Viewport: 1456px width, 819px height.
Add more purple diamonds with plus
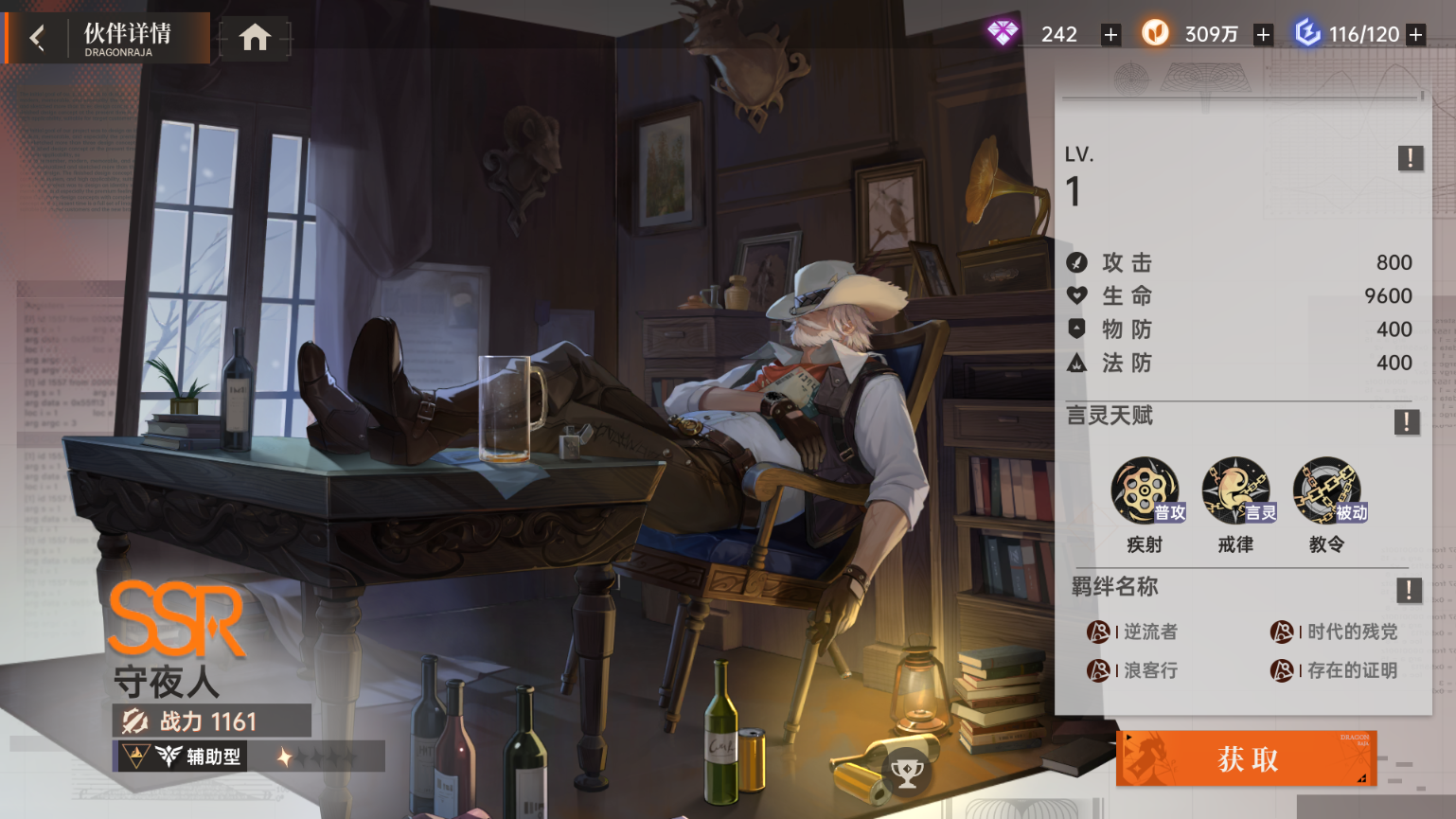1110,35
